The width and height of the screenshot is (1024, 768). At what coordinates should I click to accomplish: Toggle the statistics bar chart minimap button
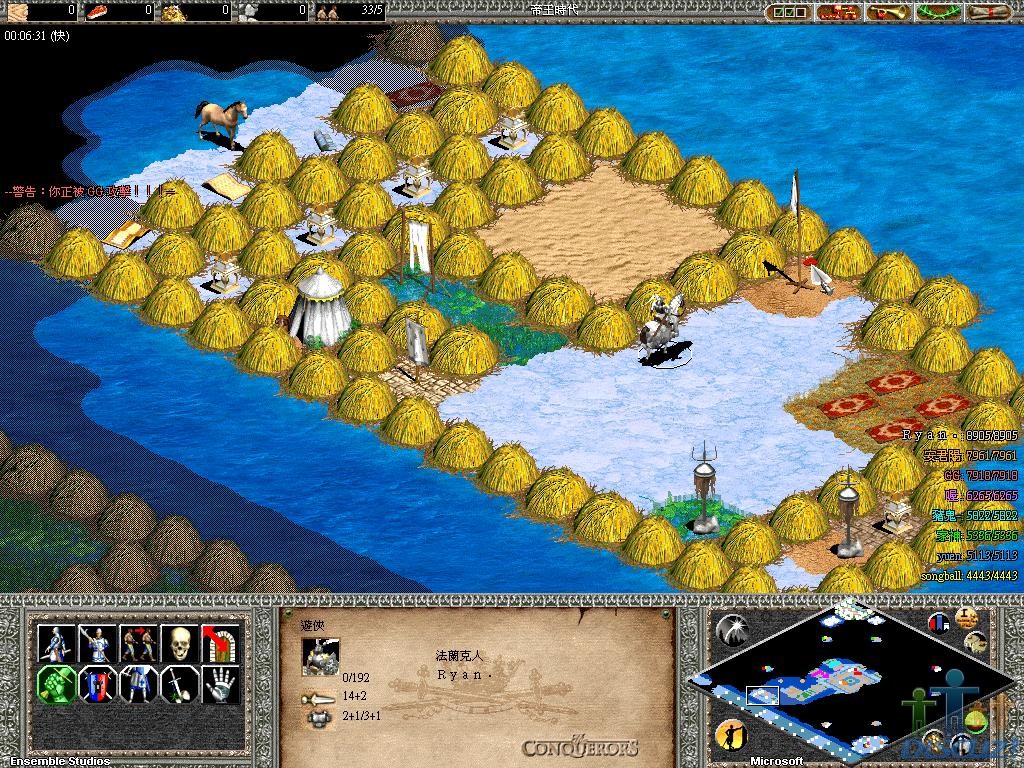(x=939, y=623)
